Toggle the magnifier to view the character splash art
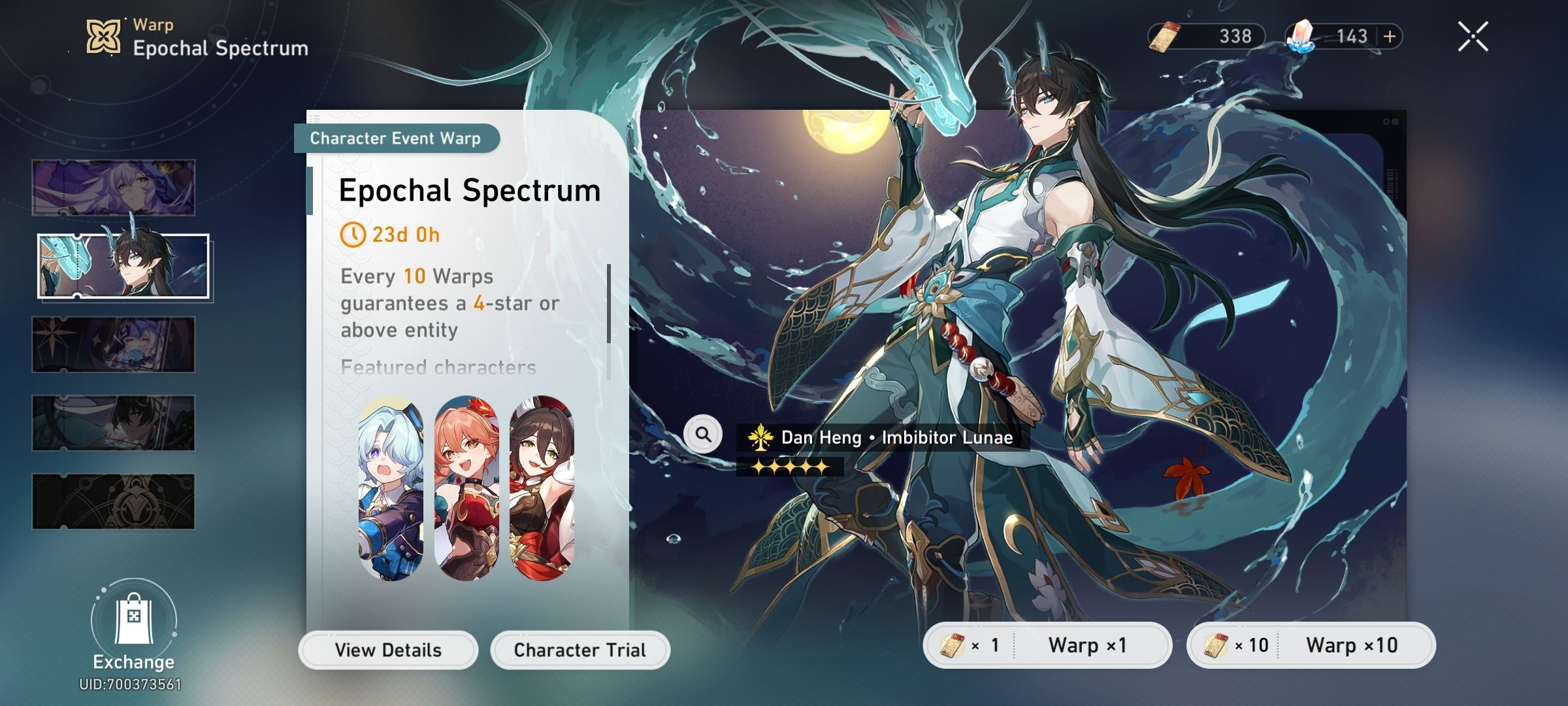 [x=703, y=433]
